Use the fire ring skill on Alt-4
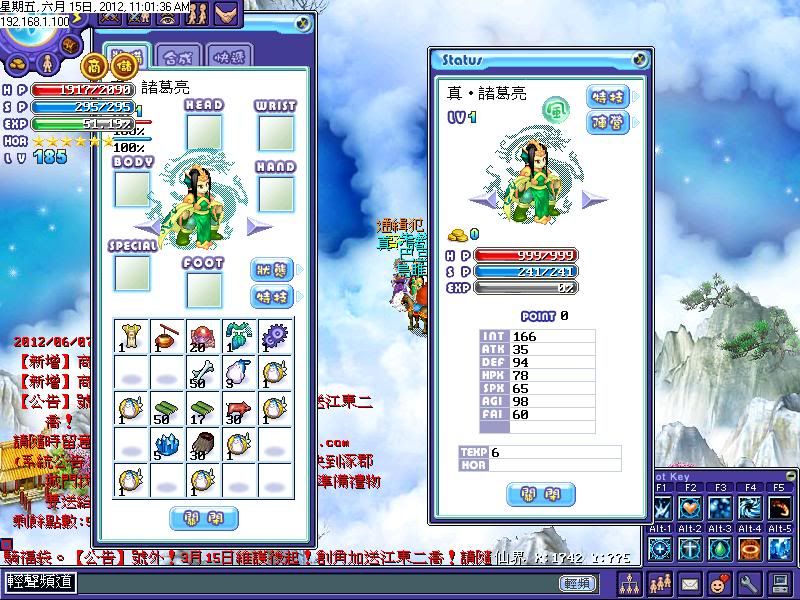The width and height of the screenshot is (800, 600). point(751,549)
